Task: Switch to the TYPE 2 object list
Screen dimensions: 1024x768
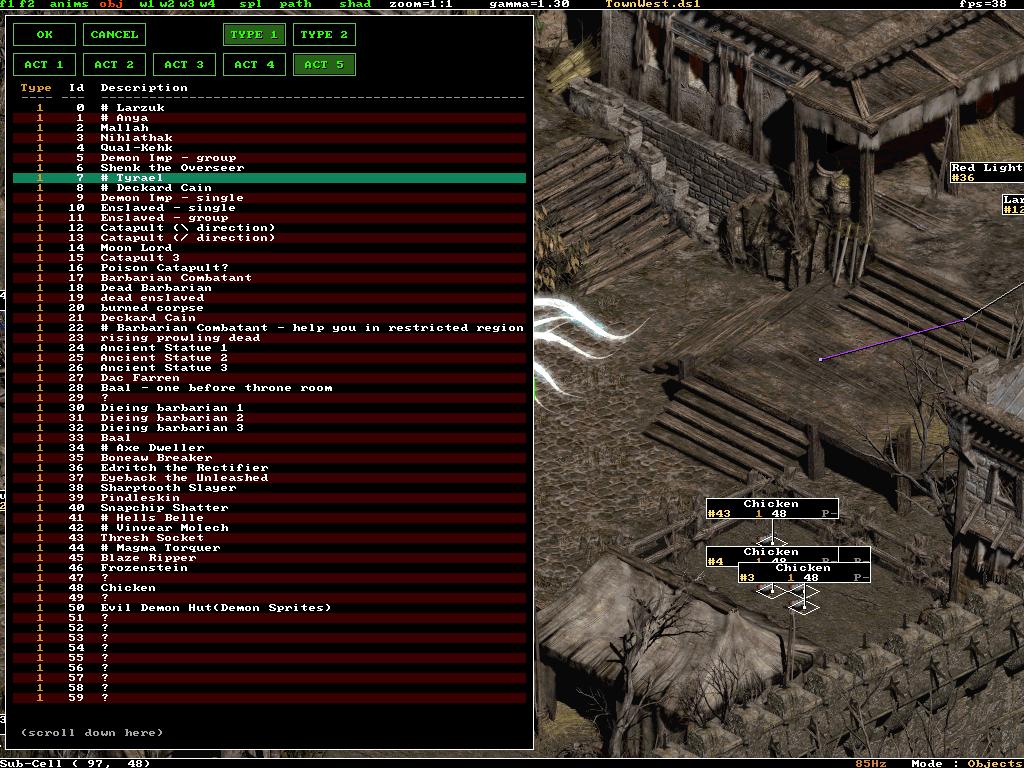Action: click(324, 35)
